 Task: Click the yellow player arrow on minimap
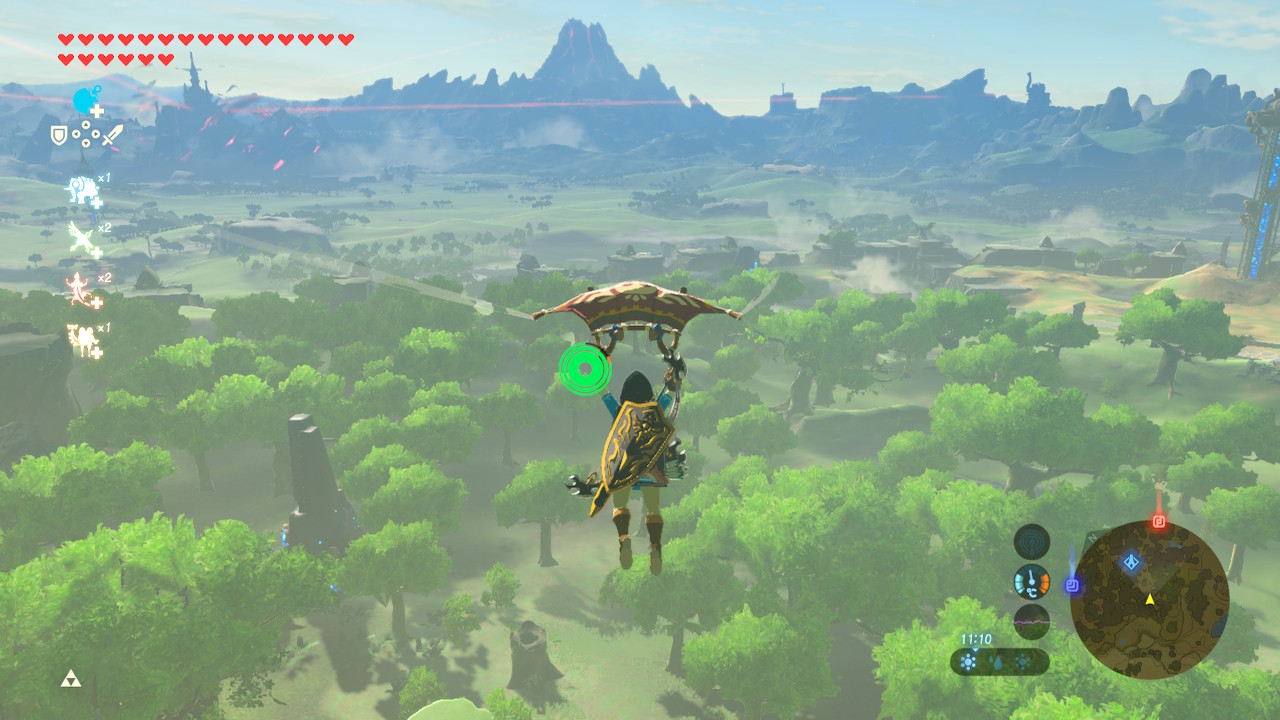[x=1149, y=599]
